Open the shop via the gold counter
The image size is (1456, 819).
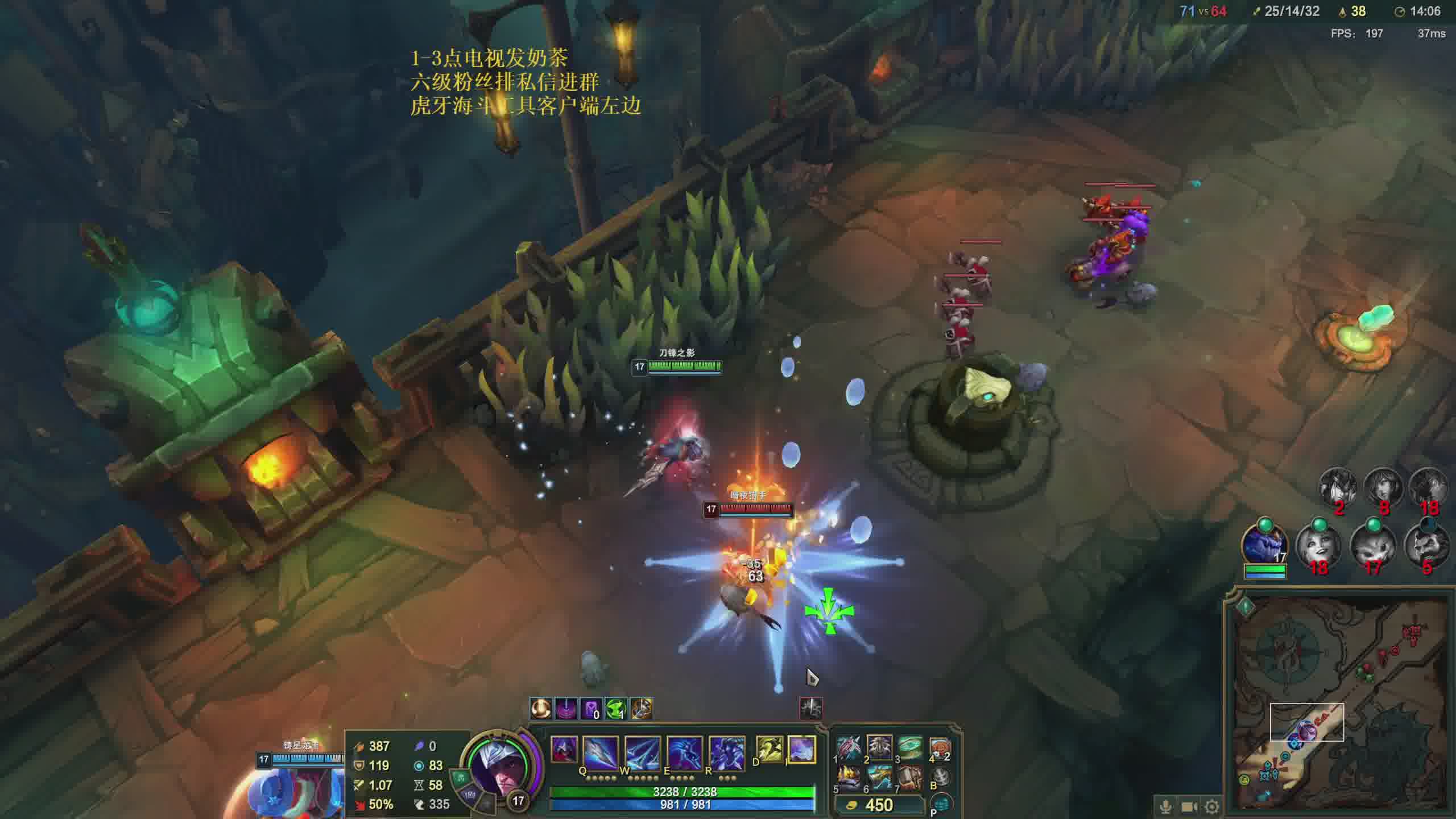click(x=879, y=805)
